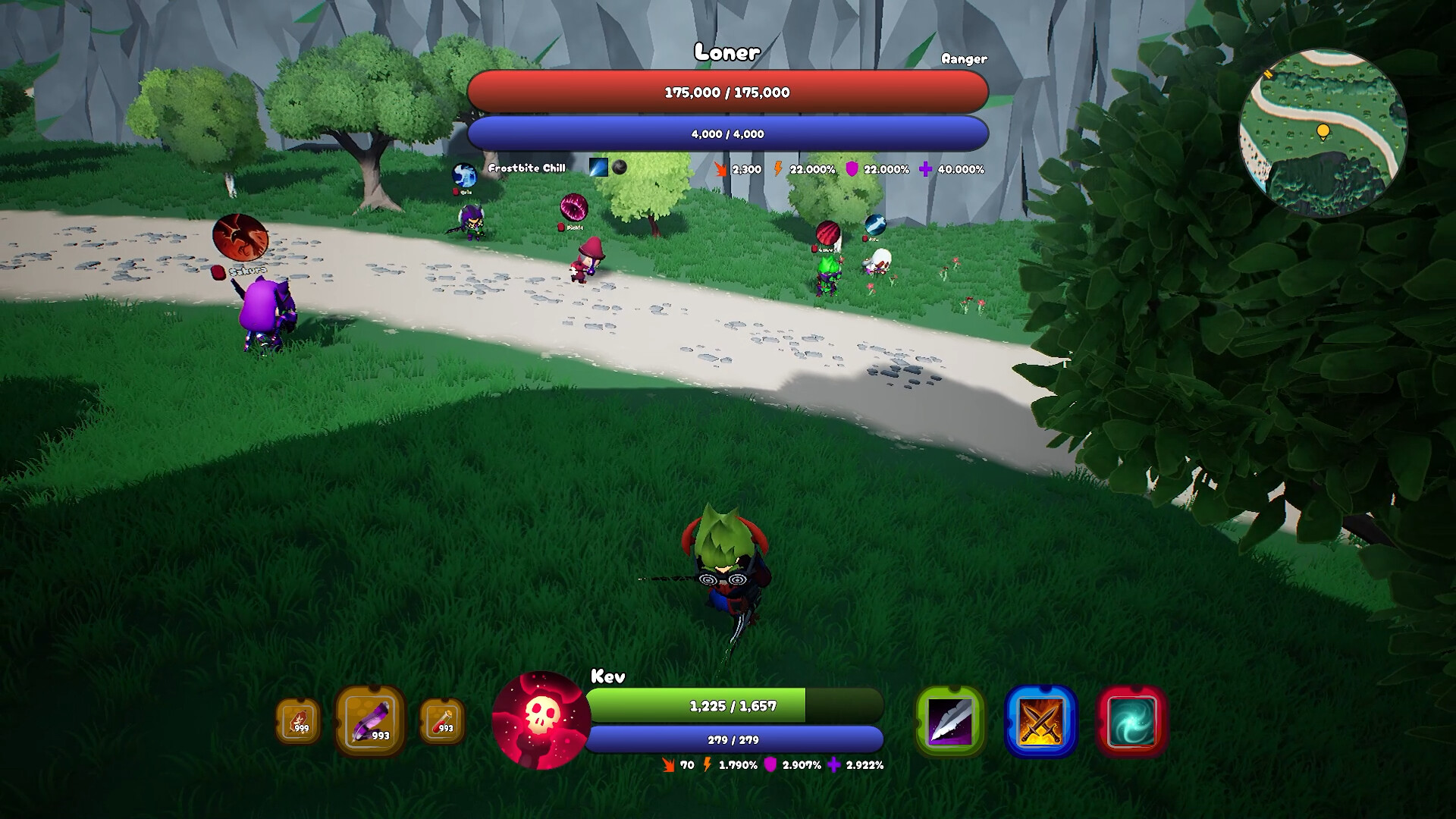Viewport: 1456px width, 819px height.
Task: Inspect the blue ice shard icon beside Frostbite Chill
Action: (x=598, y=168)
